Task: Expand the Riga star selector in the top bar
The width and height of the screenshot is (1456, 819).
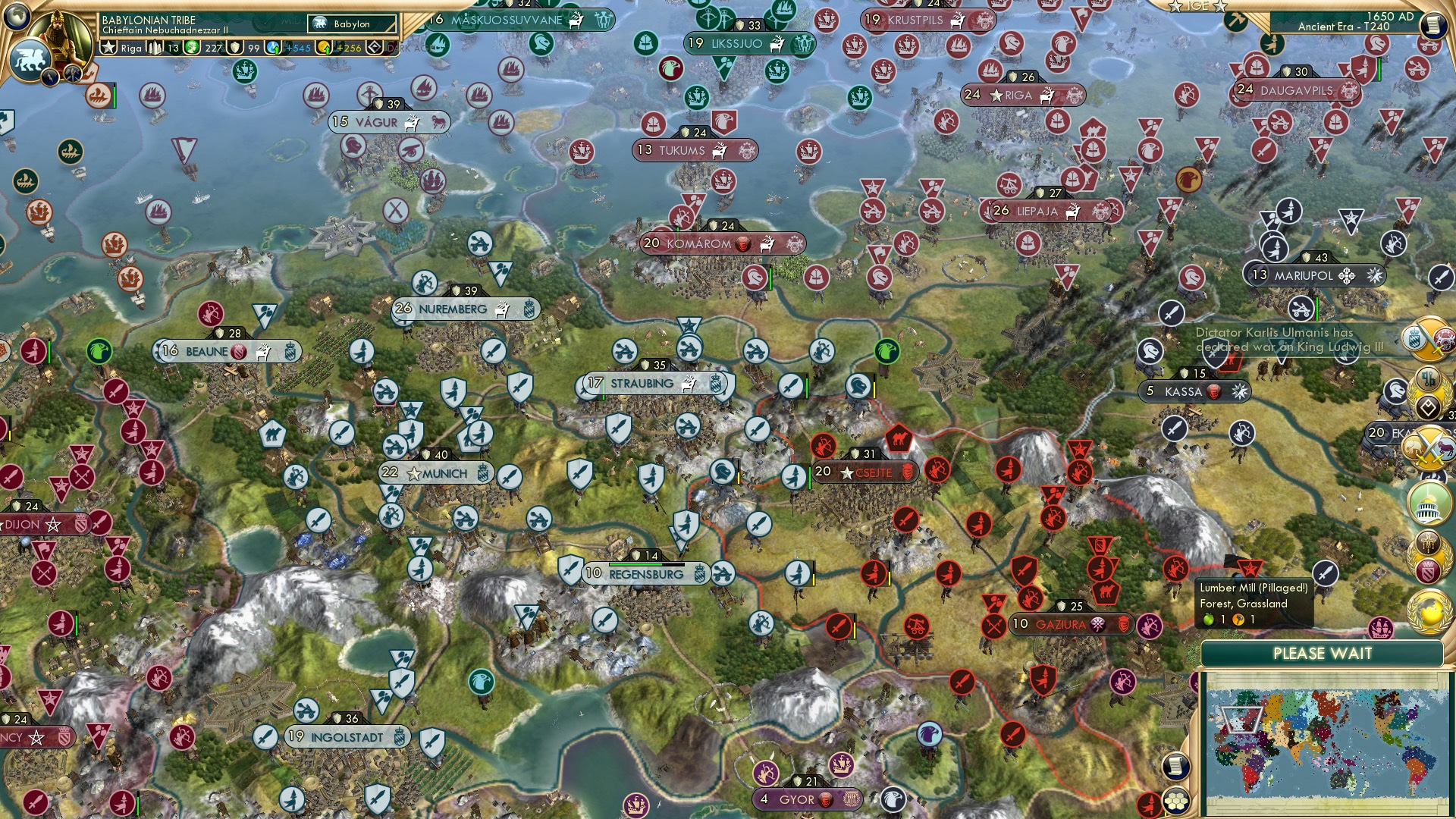Action: tap(106, 48)
